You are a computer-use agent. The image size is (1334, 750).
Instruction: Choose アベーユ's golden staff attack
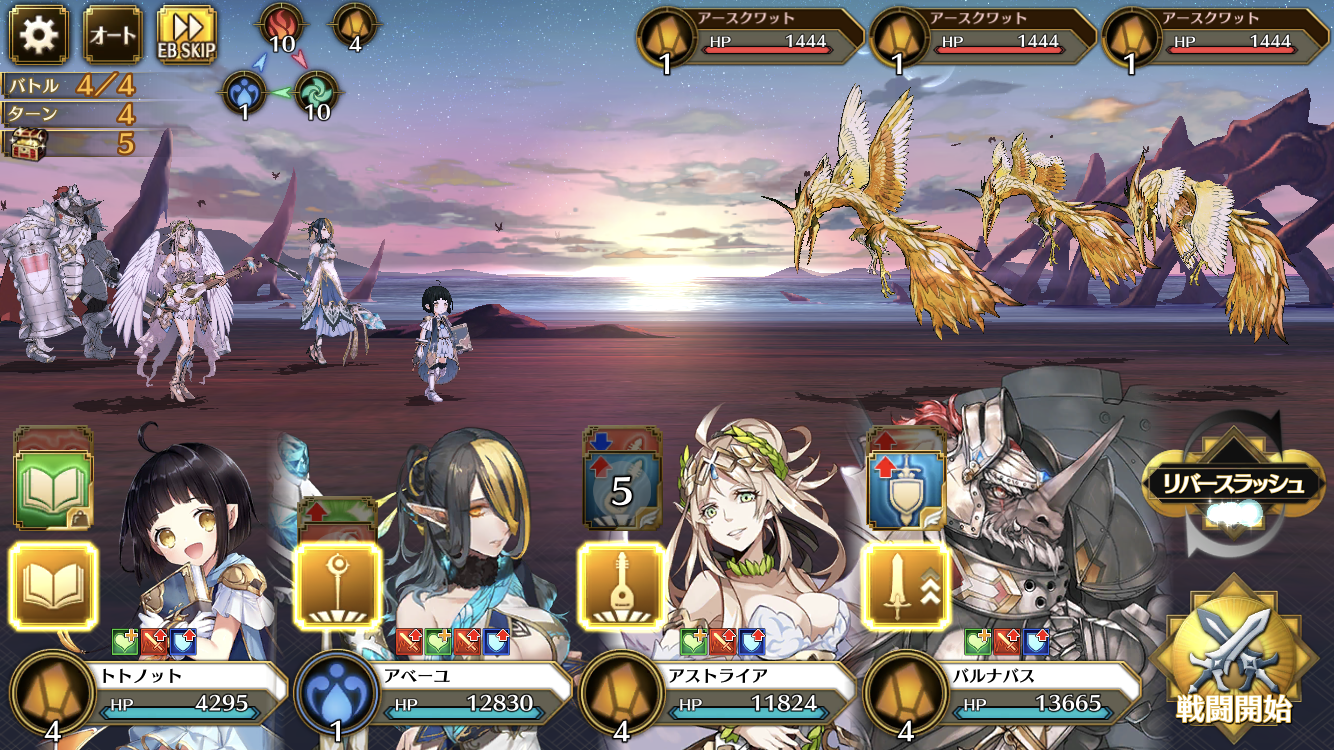click(337, 586)
